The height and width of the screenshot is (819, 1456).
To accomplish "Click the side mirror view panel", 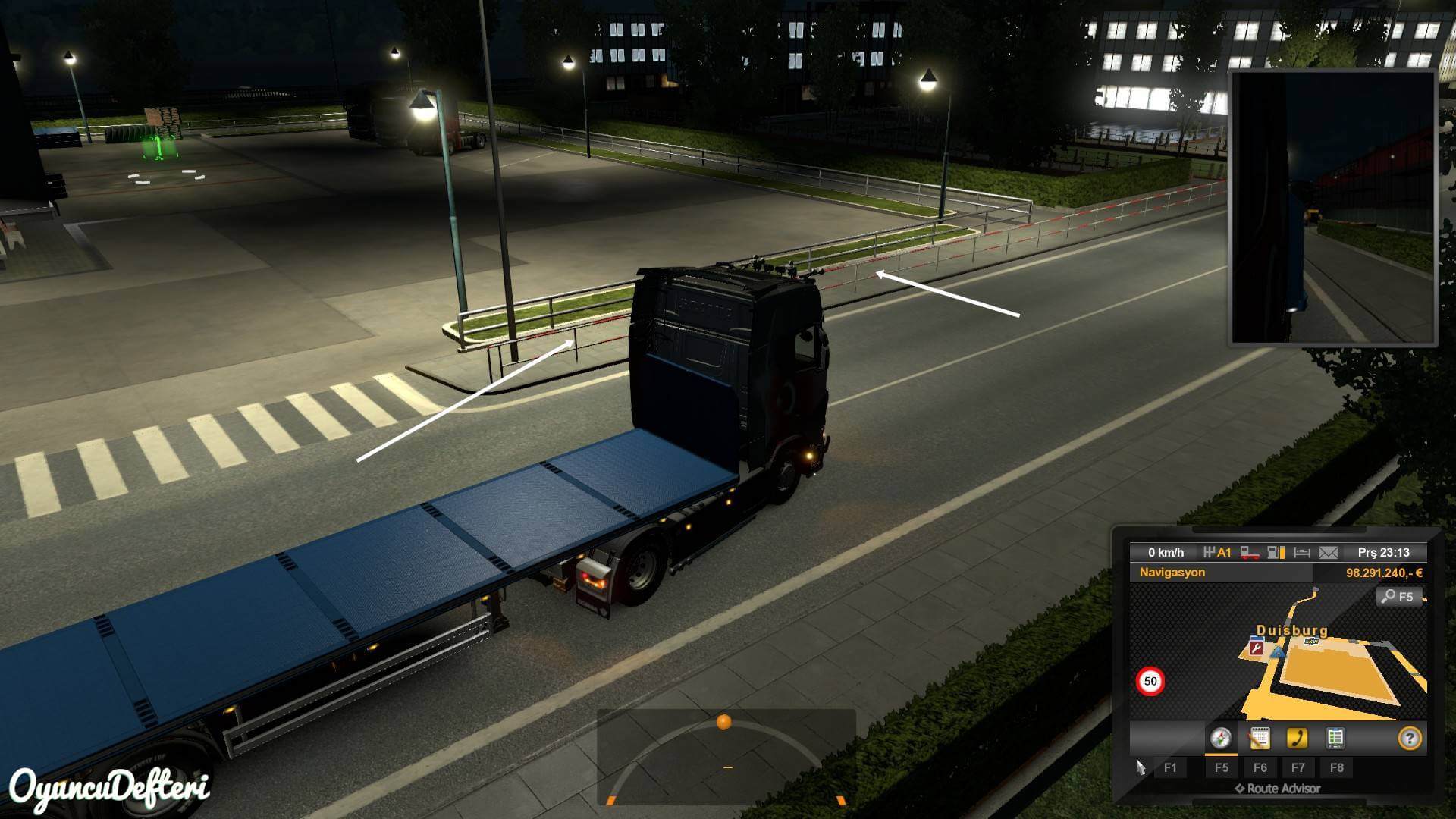I will (x=1333, y=206).
